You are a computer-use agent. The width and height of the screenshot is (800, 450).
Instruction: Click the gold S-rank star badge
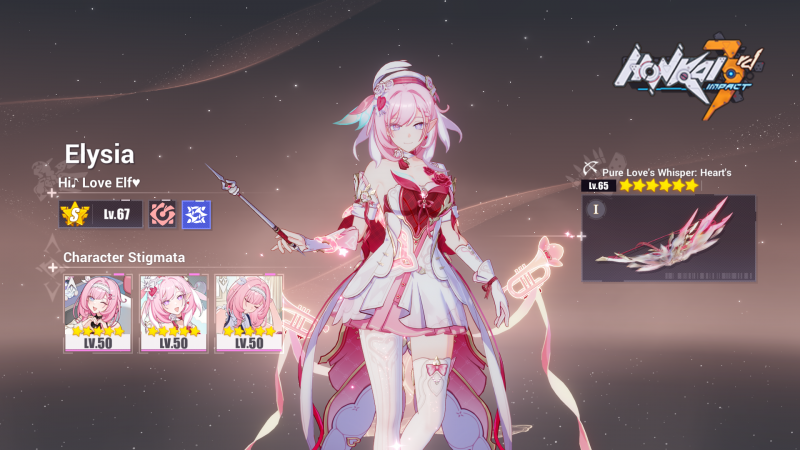pos(74,214)
